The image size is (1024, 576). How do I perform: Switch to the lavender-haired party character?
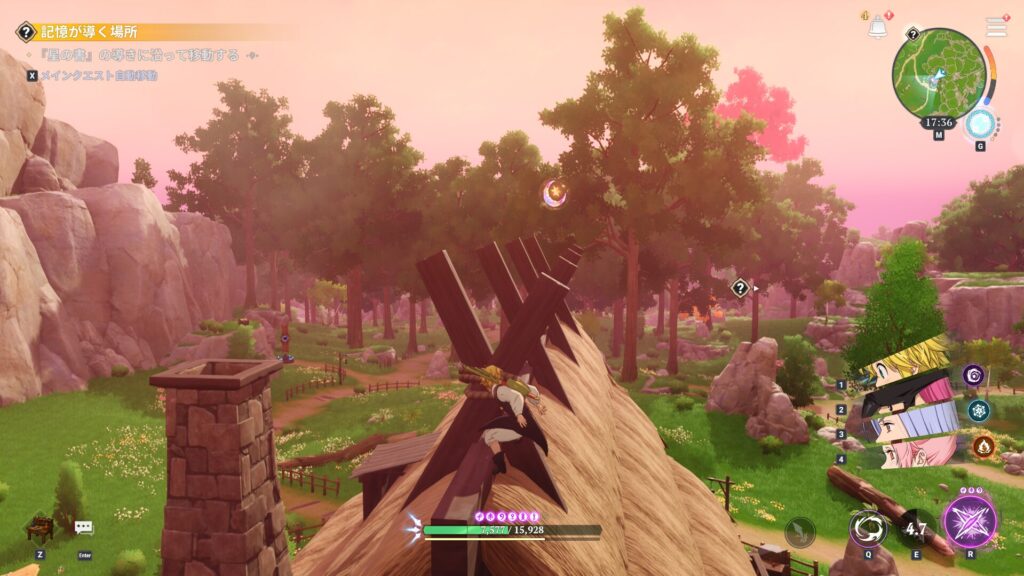[905, 425]
